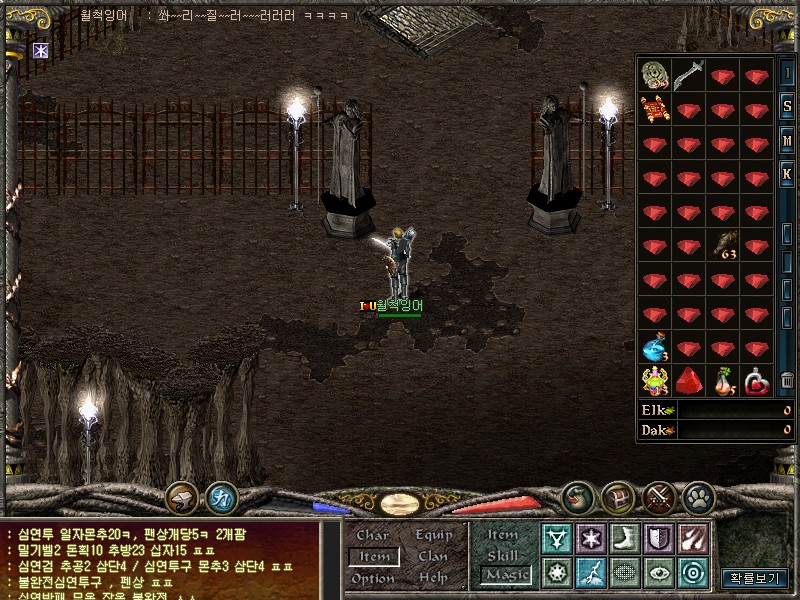Select the half-shield spell icon
Screen dimensions: 800x600
[x=657, y=538]
